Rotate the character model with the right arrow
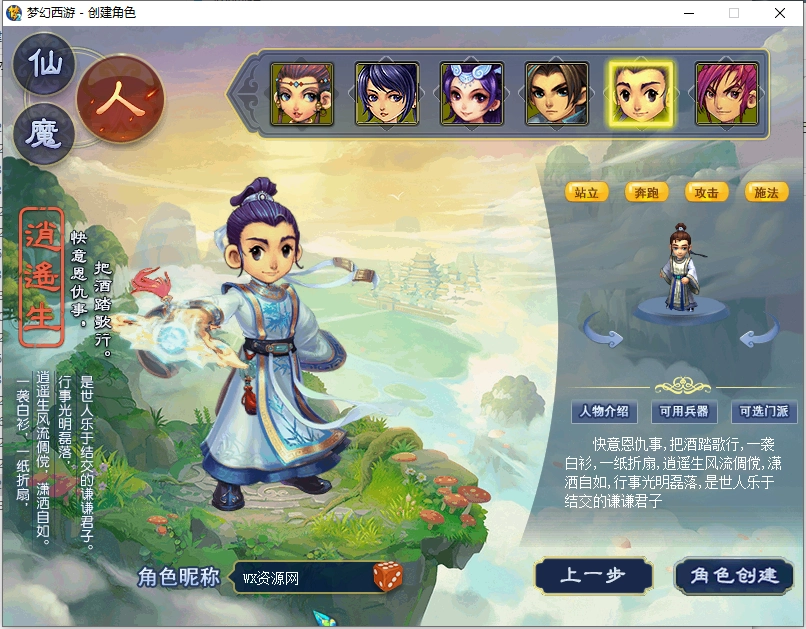This screenshot has height=629, width=806. click(x=759, y=333)
